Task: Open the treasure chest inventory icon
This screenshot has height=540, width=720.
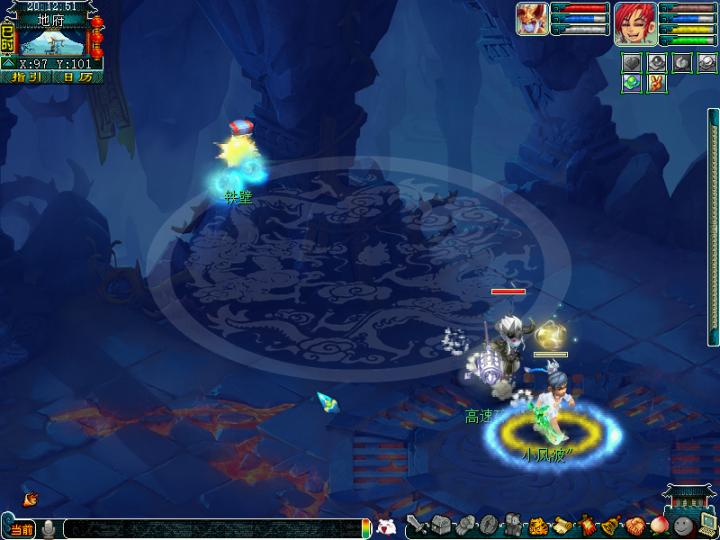Action: click(x=441, y=525)
